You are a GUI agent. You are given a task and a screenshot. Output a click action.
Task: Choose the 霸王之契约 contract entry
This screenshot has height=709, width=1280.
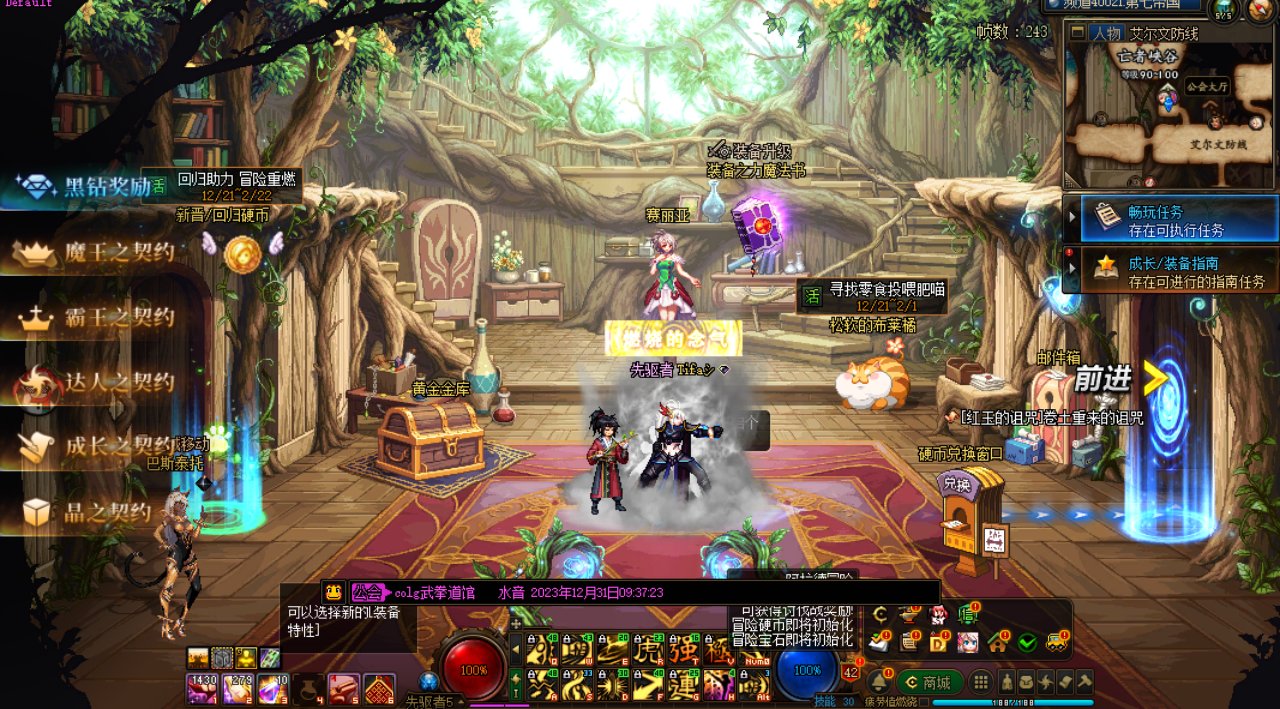(x=97, y=319)
